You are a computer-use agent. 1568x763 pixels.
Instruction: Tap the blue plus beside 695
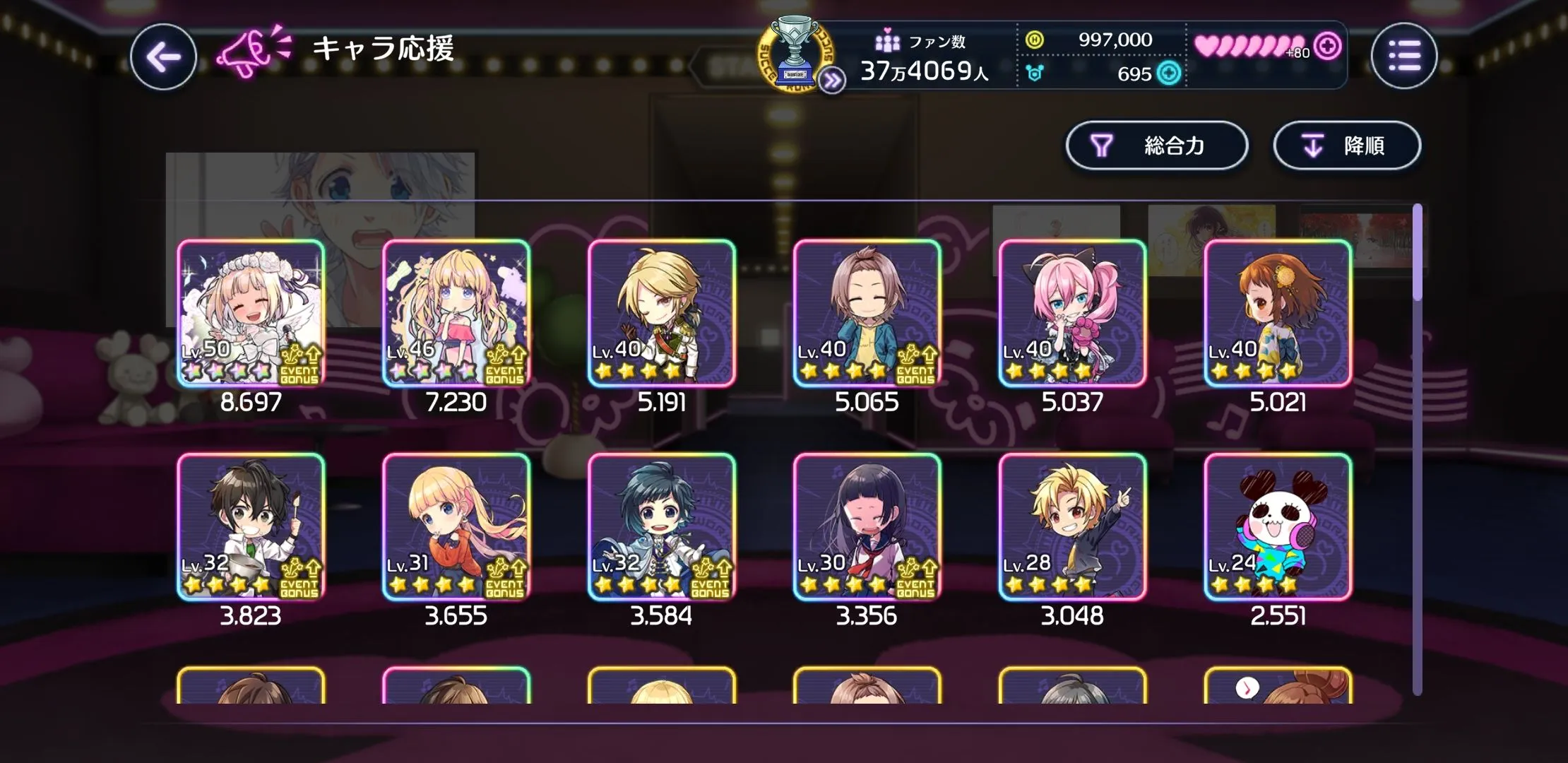click(x=1170, y=73)
